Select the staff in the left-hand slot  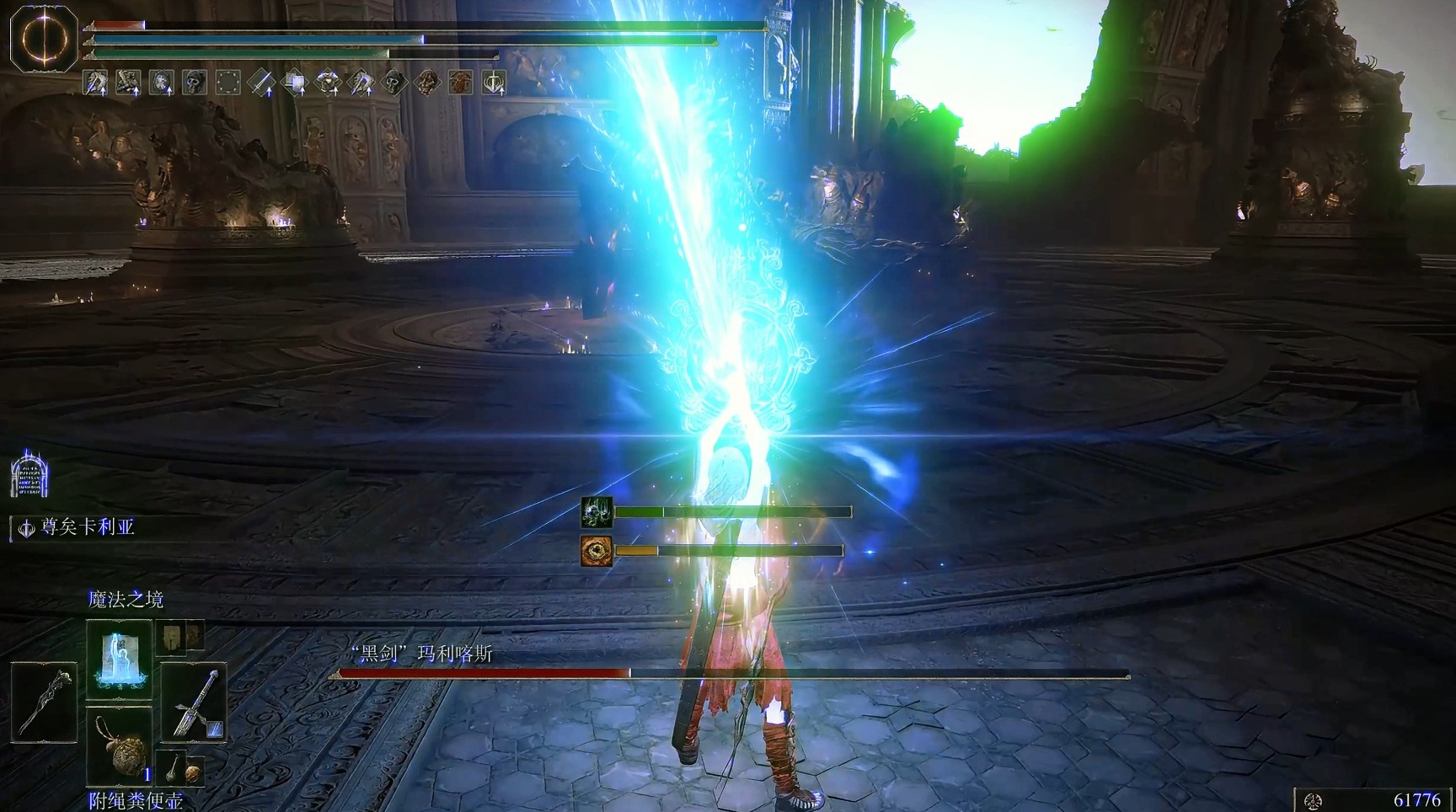point(44,702)
